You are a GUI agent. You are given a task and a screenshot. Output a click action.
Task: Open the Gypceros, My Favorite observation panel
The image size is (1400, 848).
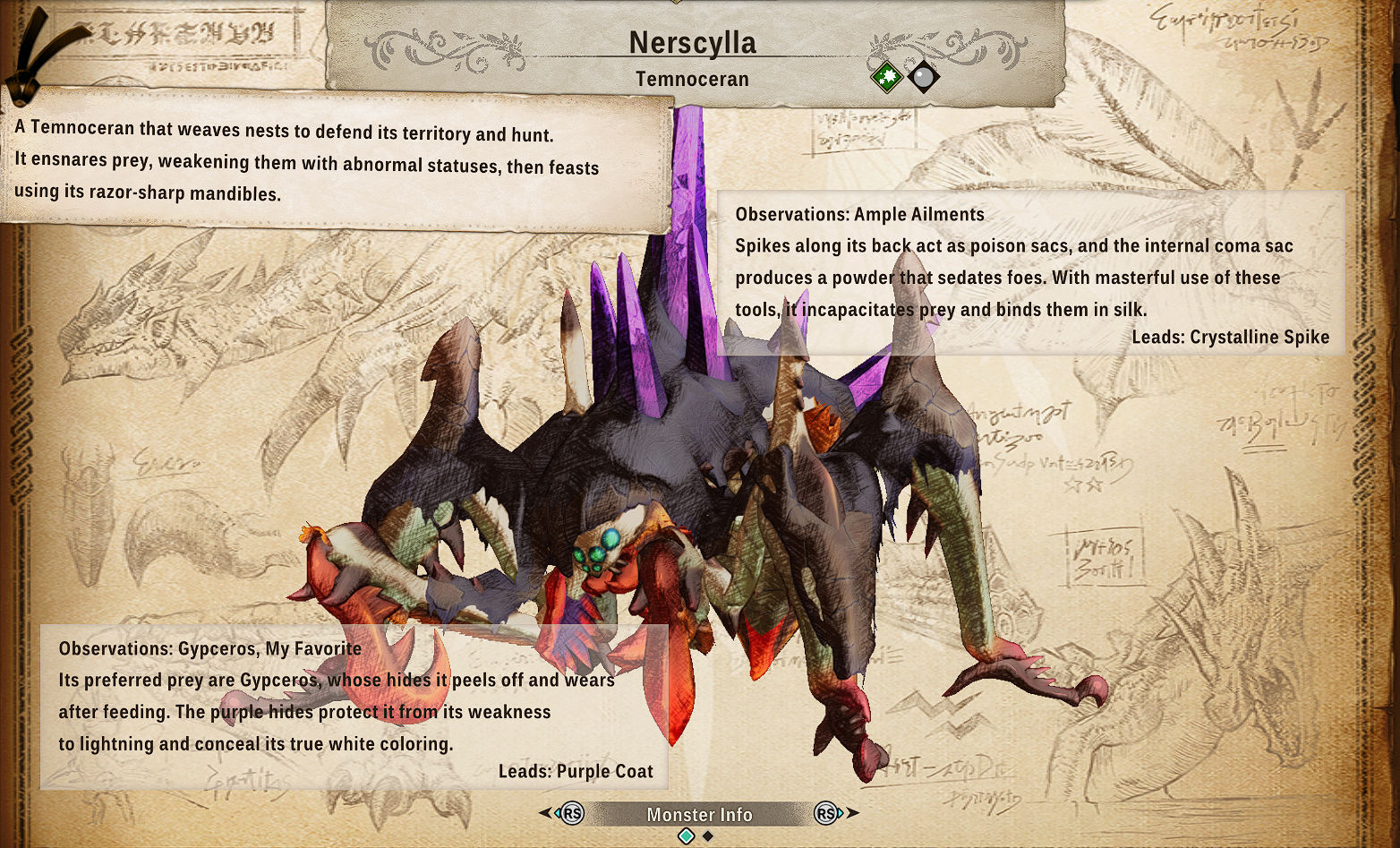pos(354,707)
